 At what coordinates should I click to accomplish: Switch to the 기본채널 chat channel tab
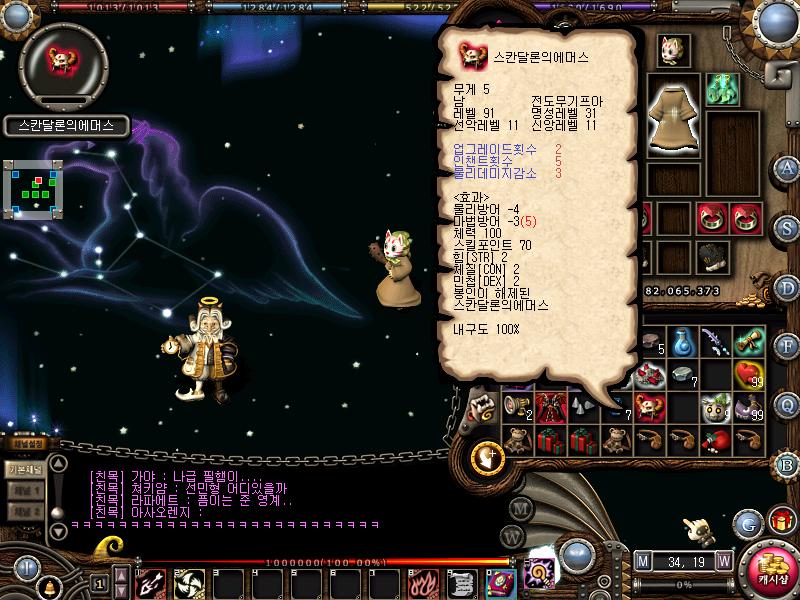point(24,468)
